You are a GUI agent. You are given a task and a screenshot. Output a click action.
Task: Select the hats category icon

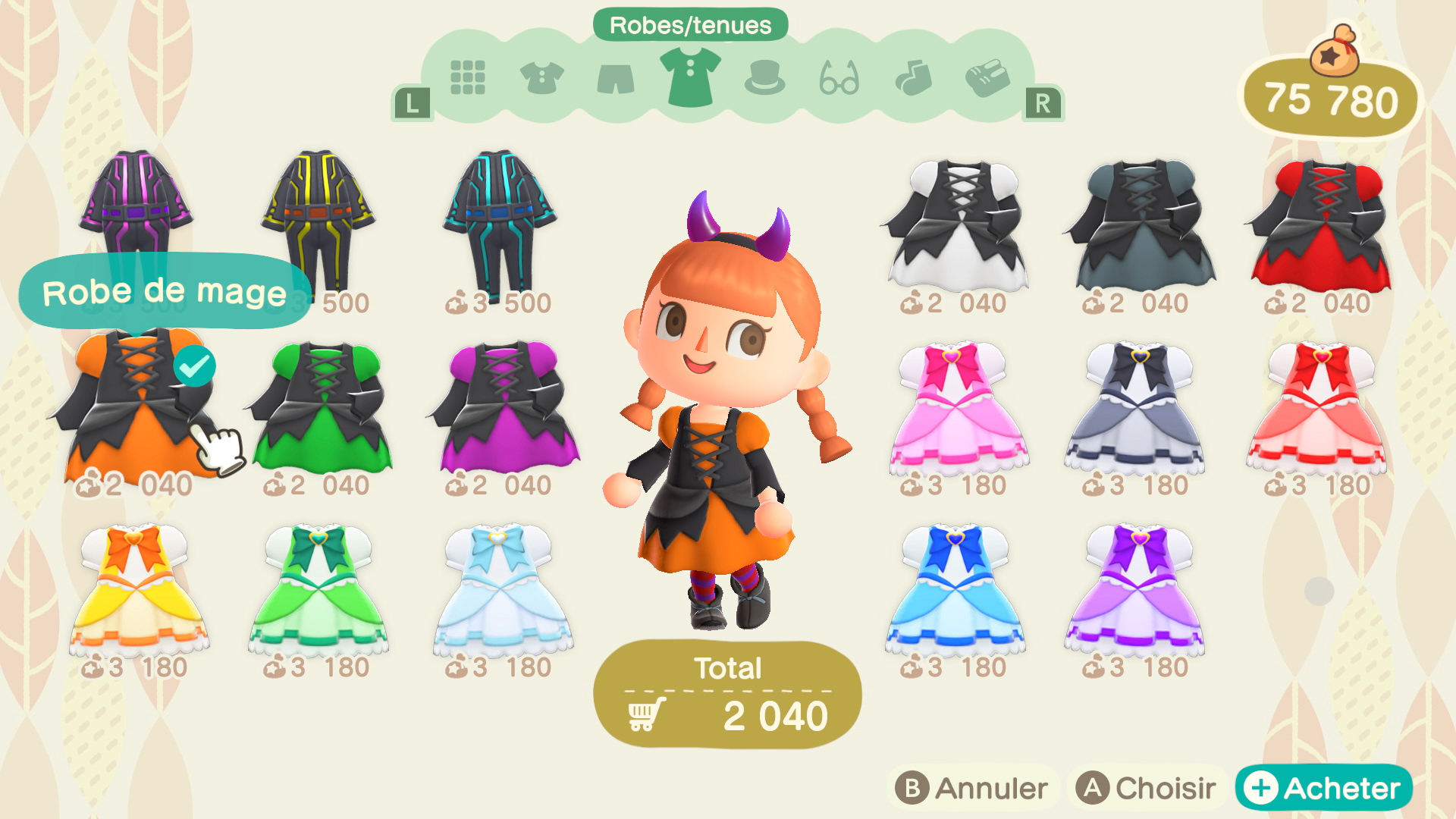(766, 77)
